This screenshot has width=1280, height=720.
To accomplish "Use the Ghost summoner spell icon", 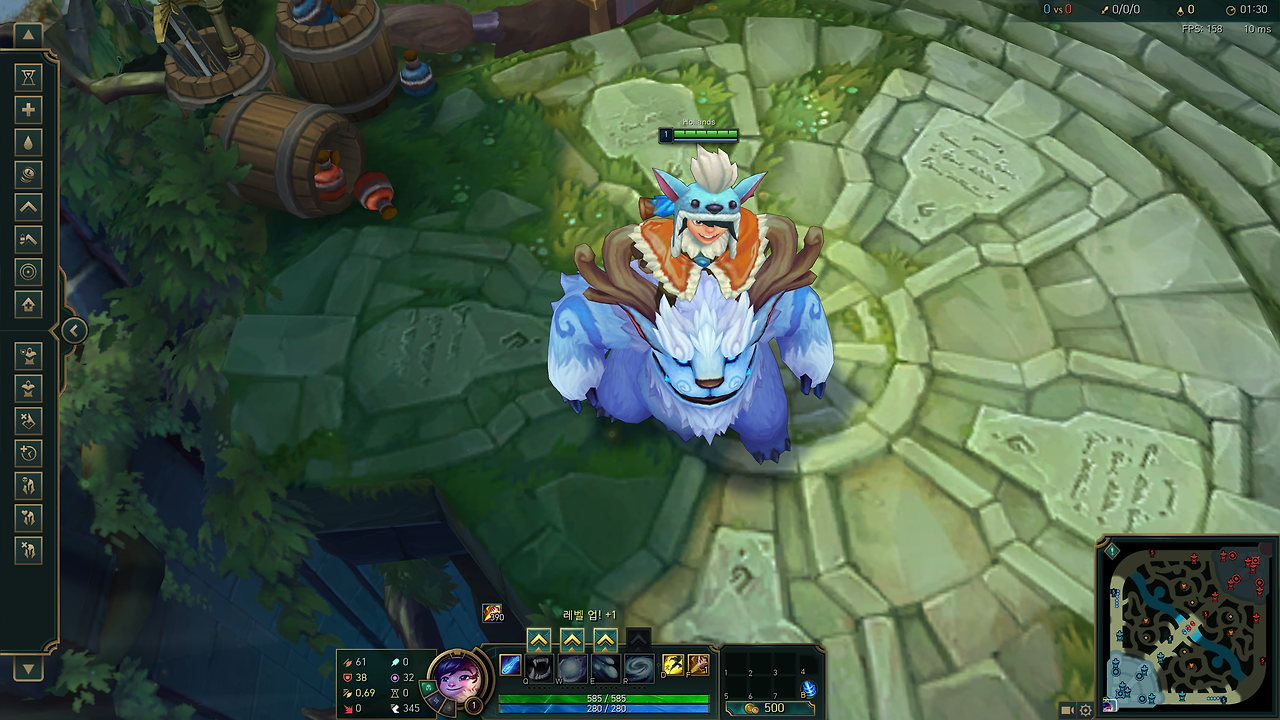I will 671,666.
